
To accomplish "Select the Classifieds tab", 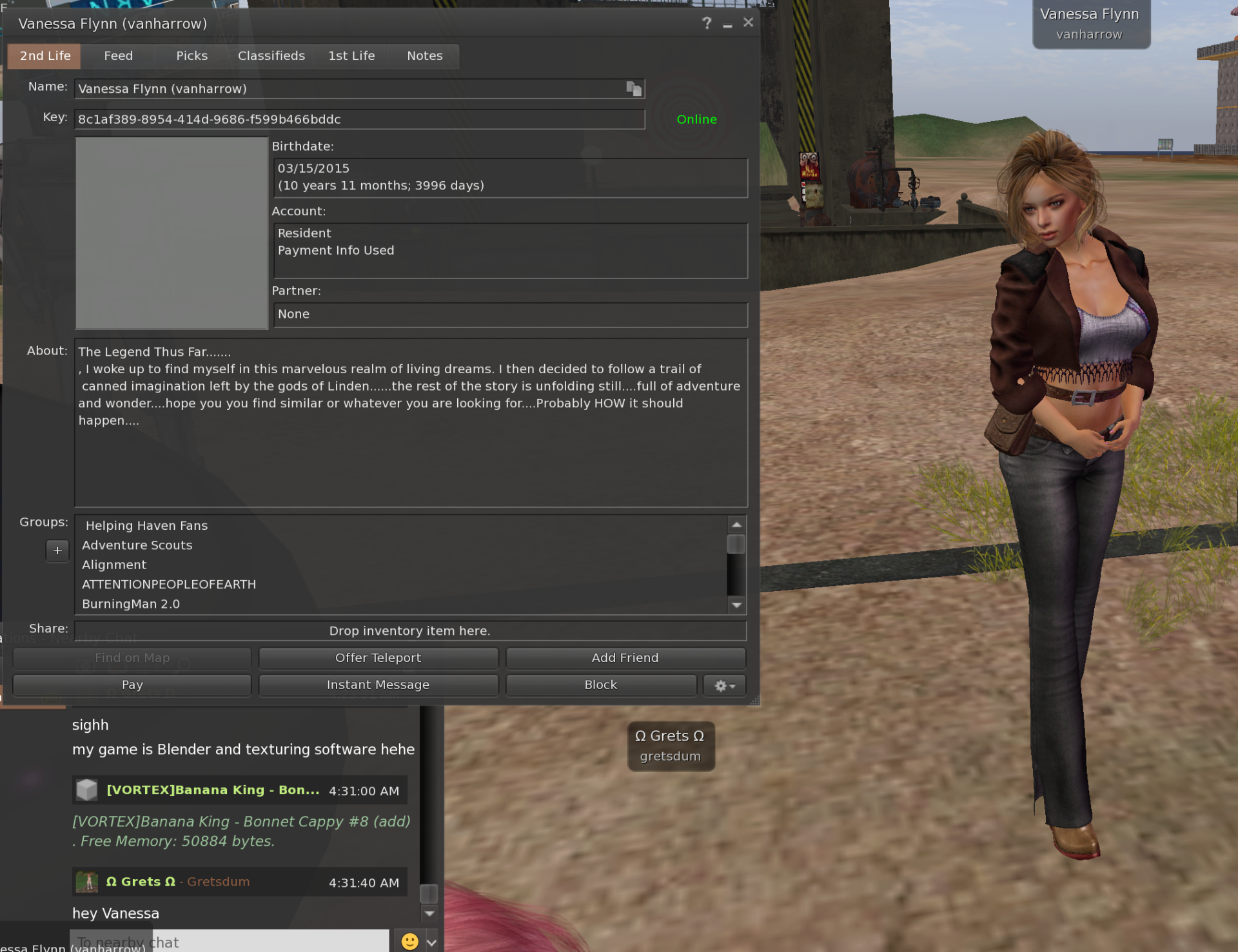I will [271, 56].
